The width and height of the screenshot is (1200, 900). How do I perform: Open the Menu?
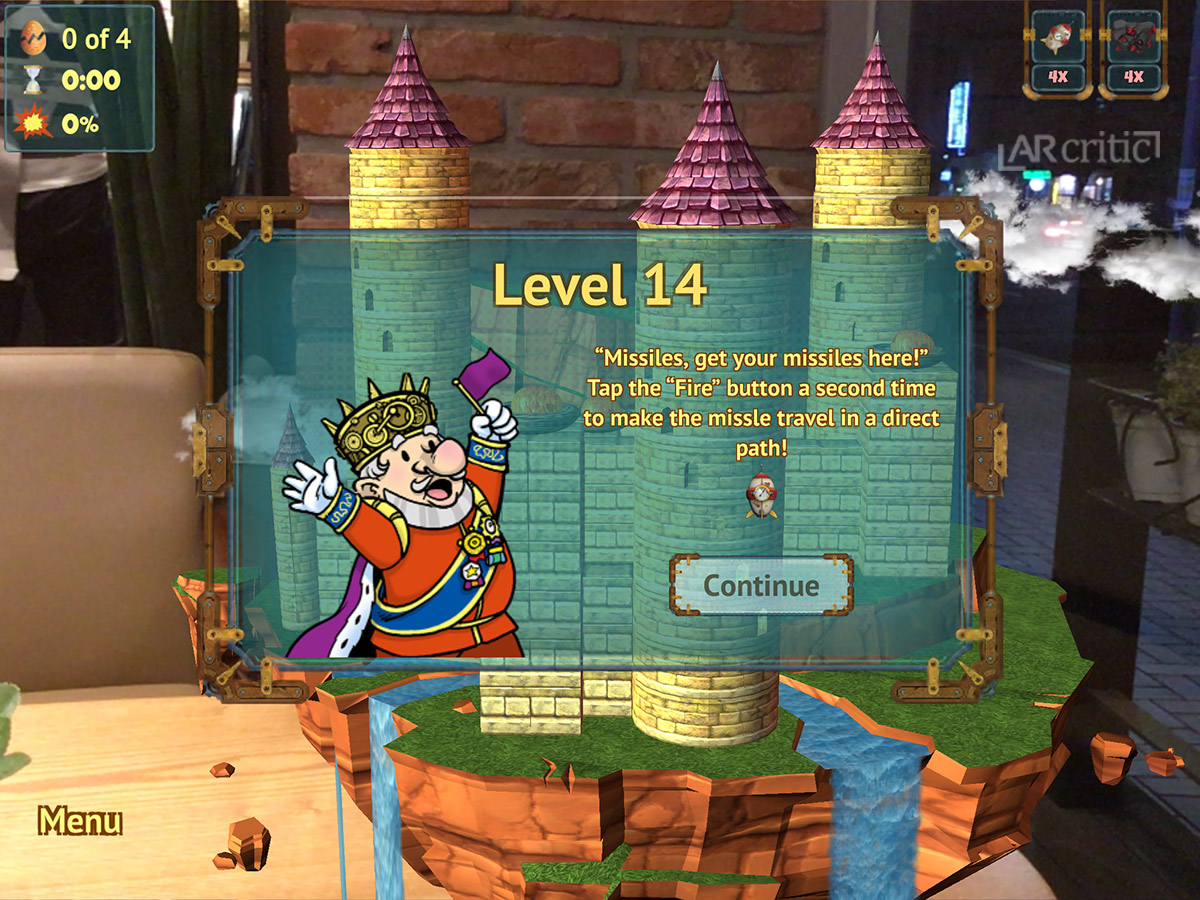click(80, 821)
